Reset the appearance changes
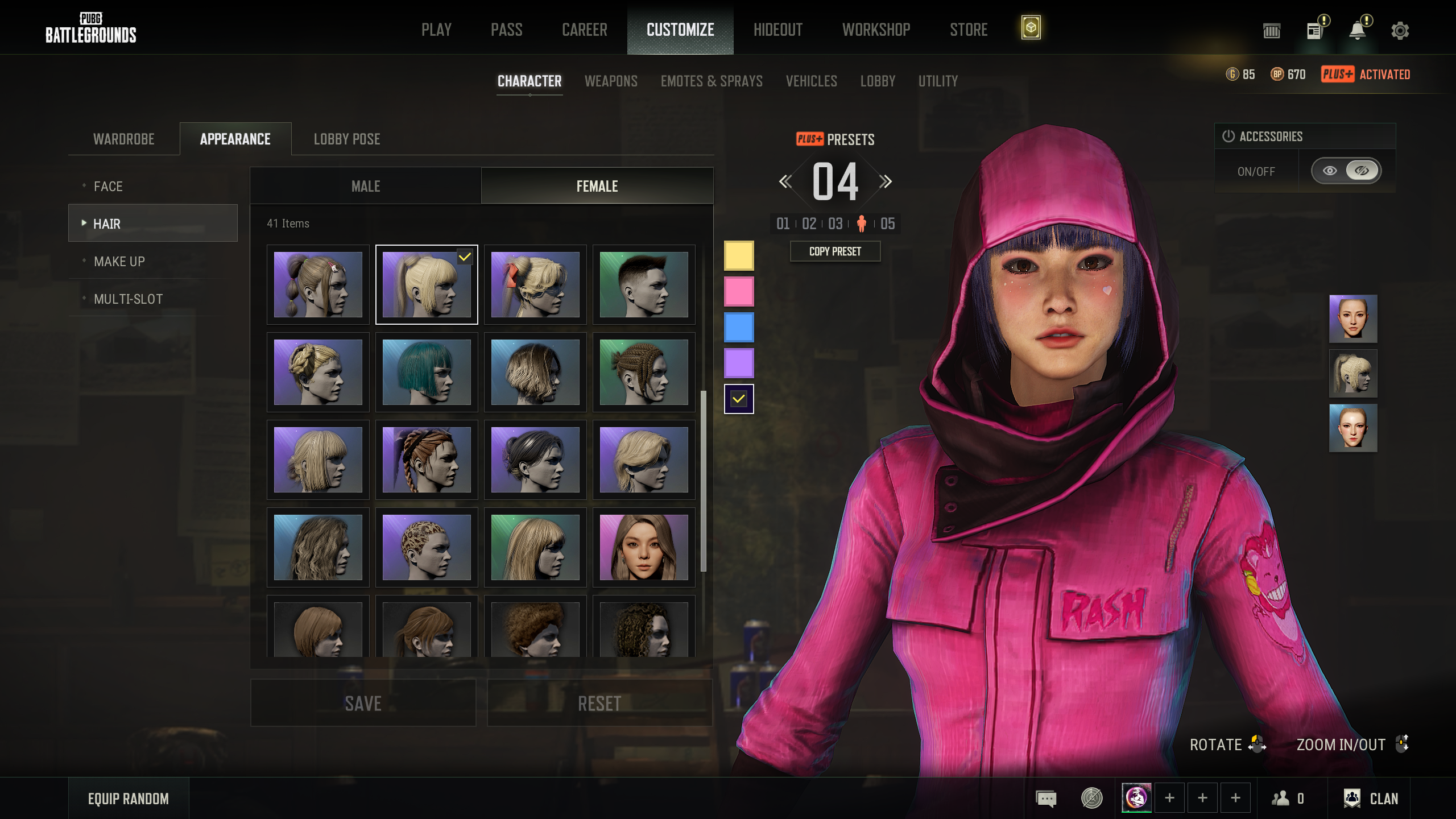 click(x=599, y=704)
